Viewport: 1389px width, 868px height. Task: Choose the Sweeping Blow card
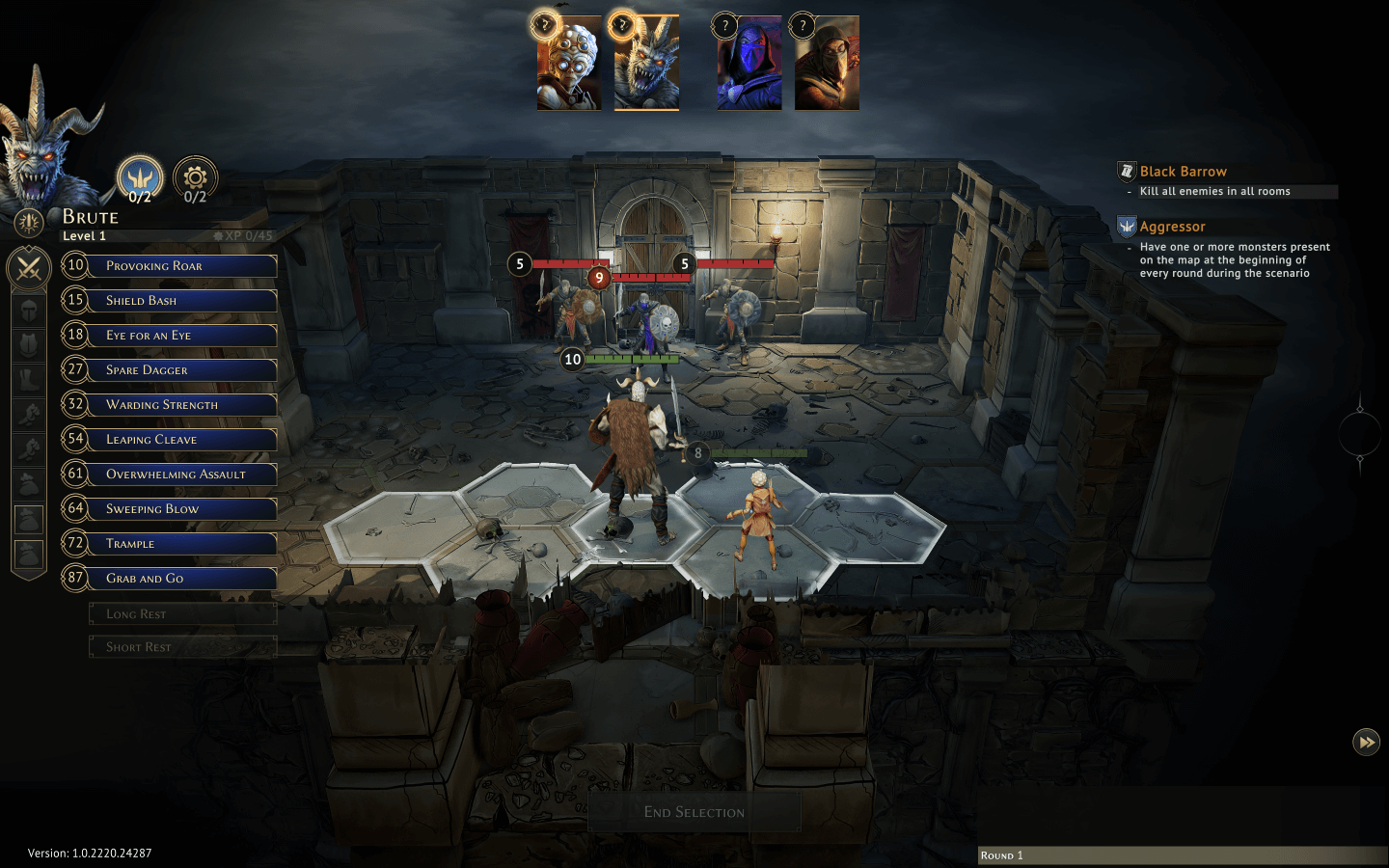coord(183,509)
